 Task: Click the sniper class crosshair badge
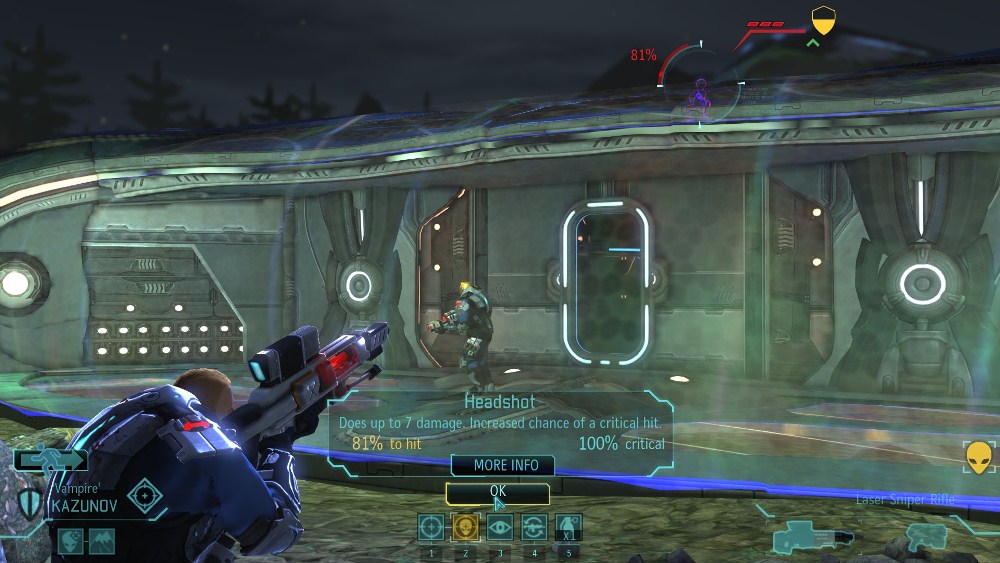coord(146,495)
